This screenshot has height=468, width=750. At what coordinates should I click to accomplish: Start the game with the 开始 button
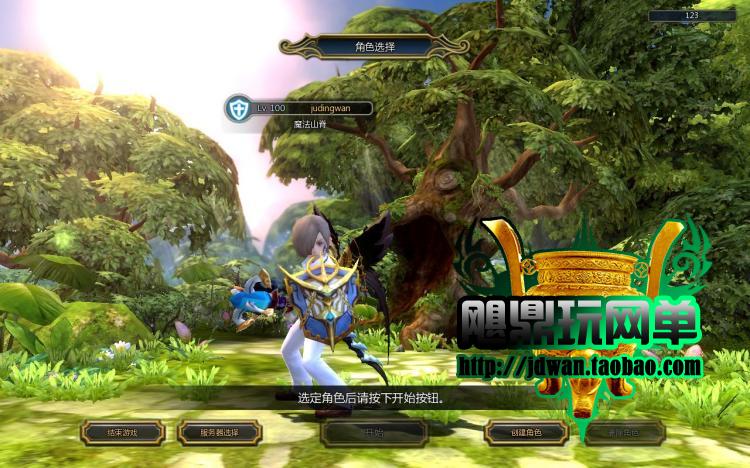tap(374, 433)
